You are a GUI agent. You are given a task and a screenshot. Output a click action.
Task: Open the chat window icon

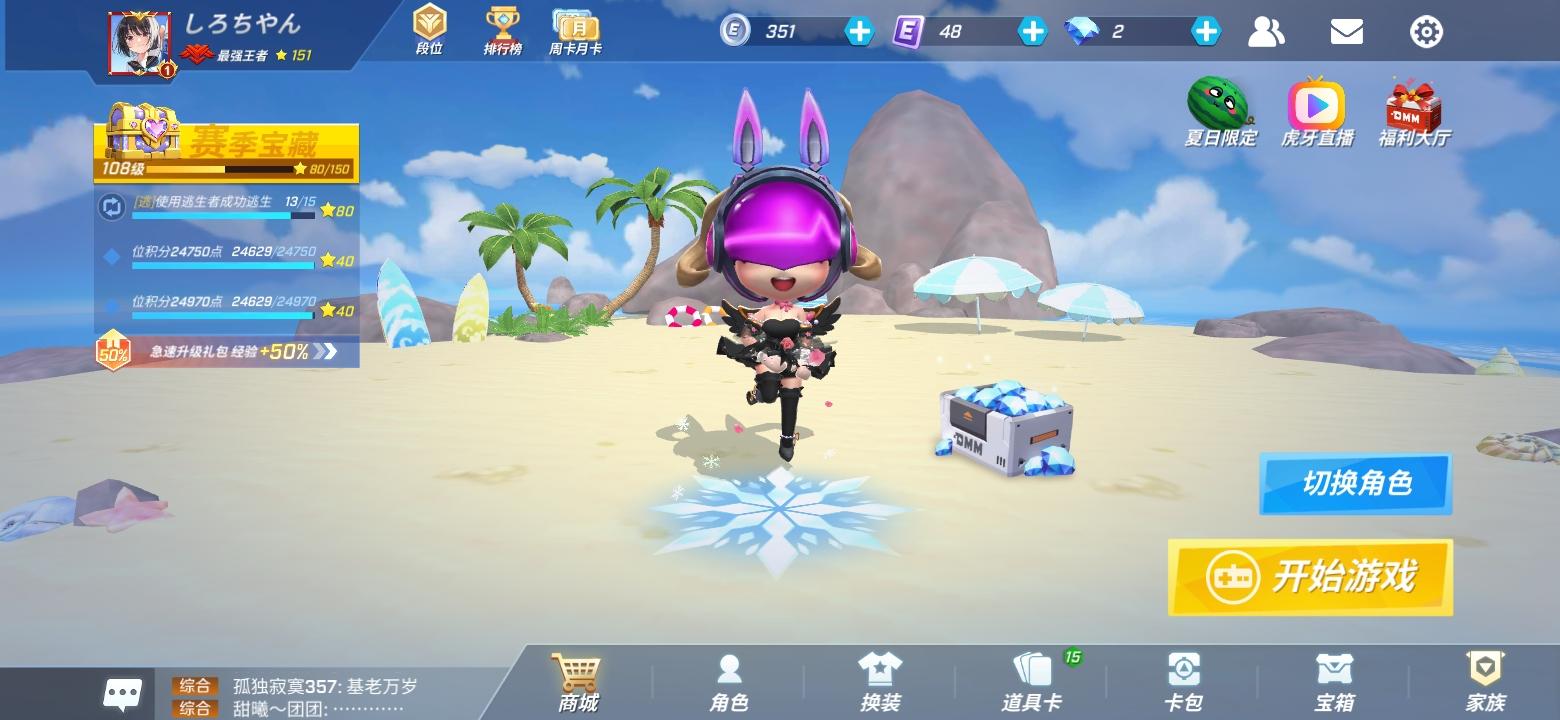[x=122, y=691]
